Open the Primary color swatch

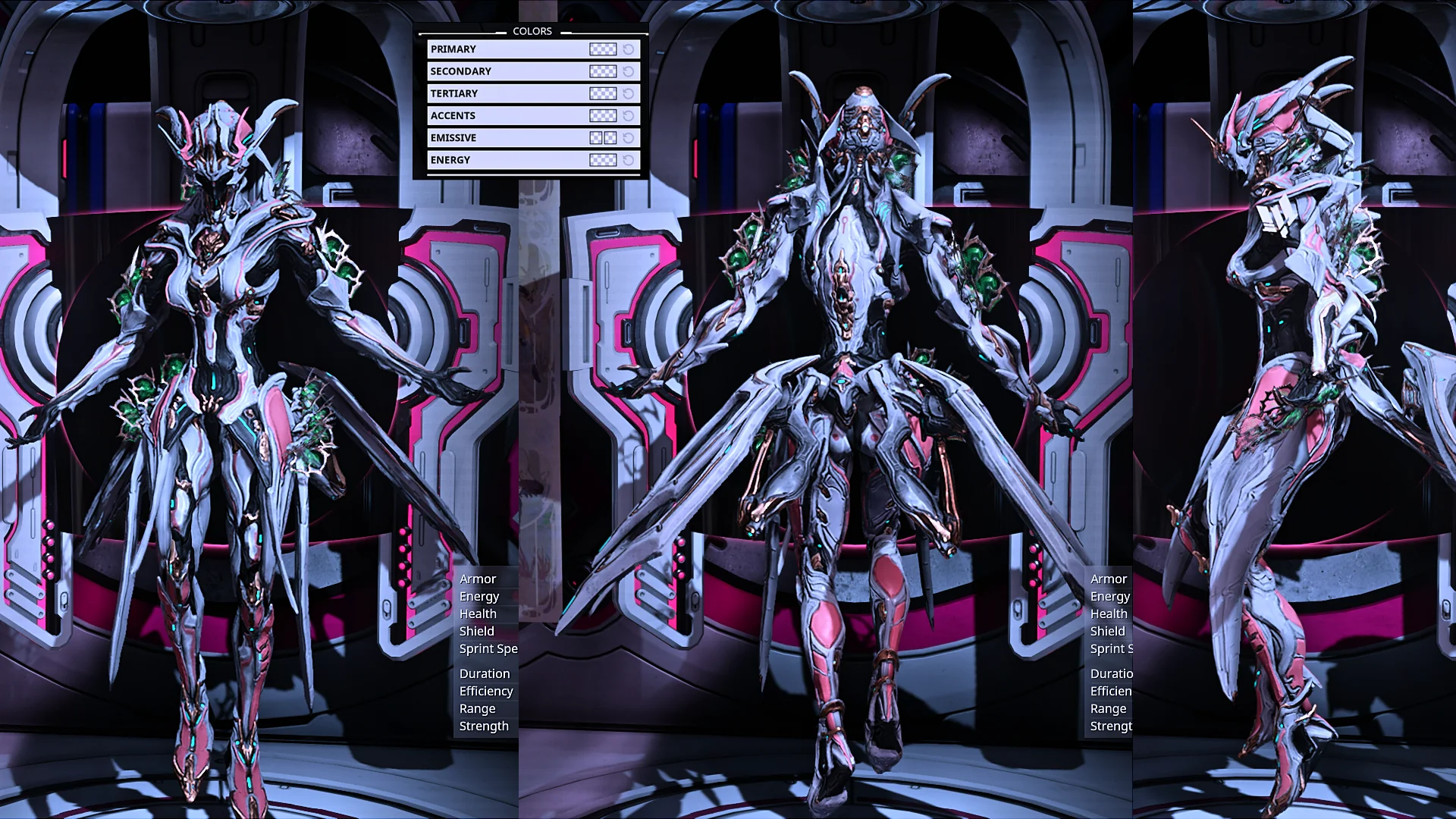[x=603, y=49]
